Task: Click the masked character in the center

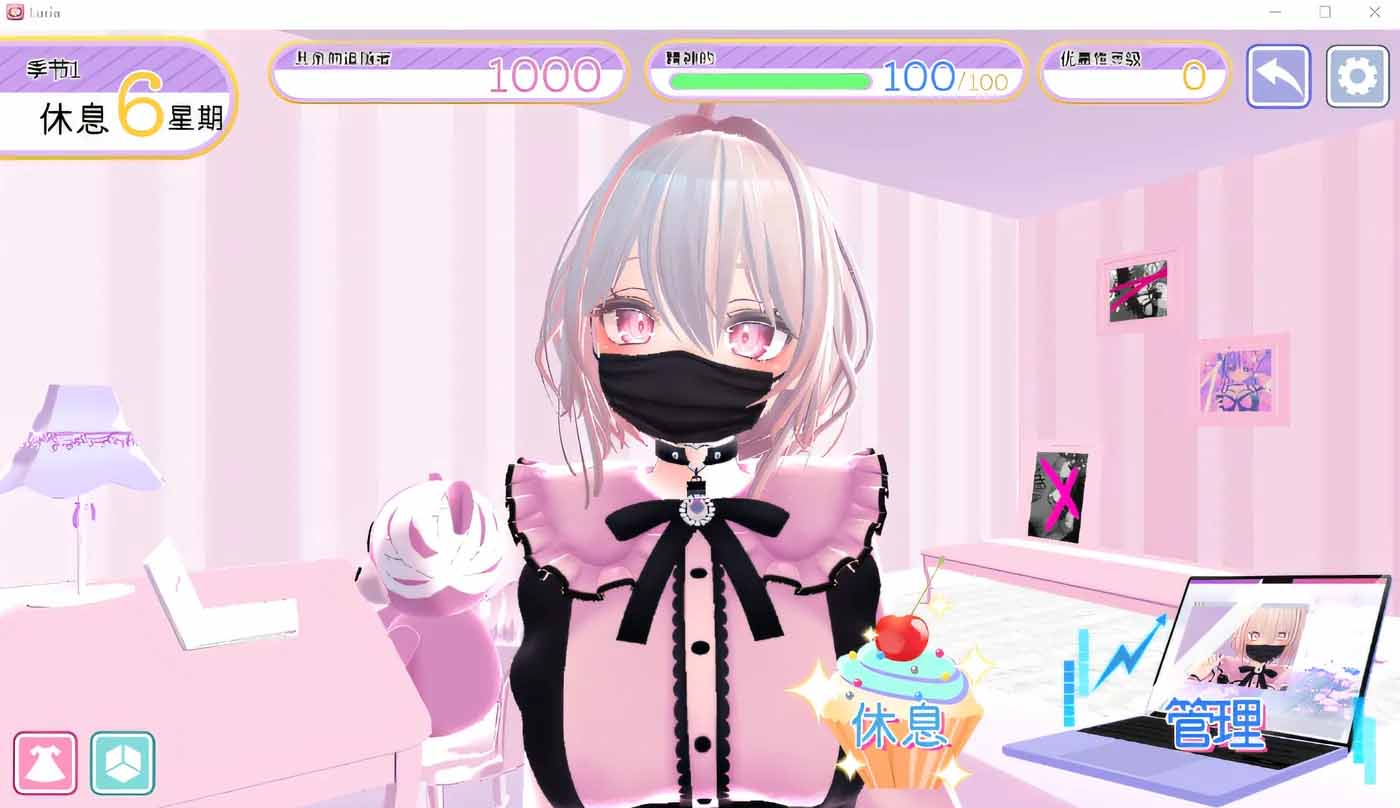Action: [690, 380]
